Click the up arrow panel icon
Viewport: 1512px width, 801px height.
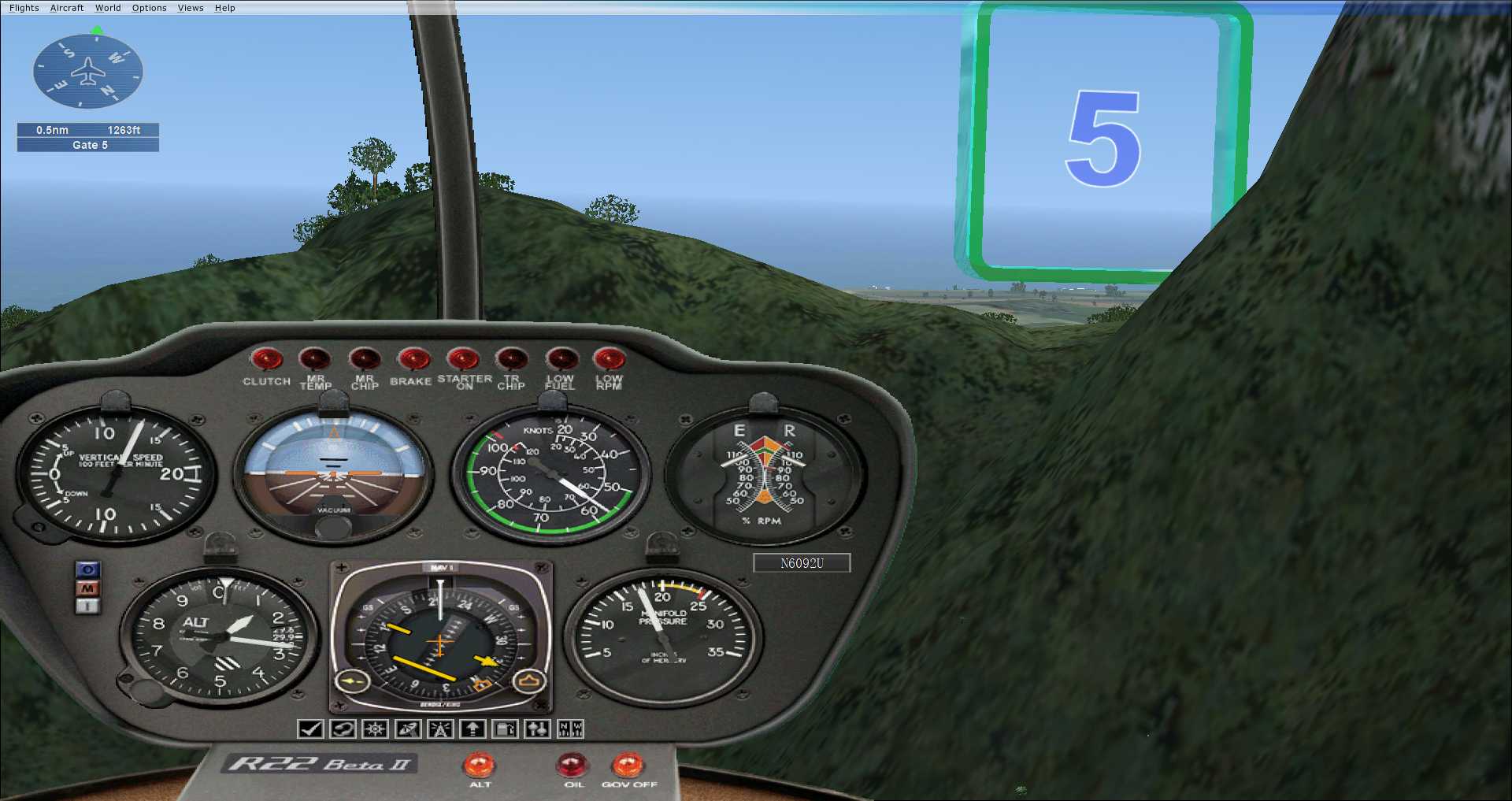[472, 729]
